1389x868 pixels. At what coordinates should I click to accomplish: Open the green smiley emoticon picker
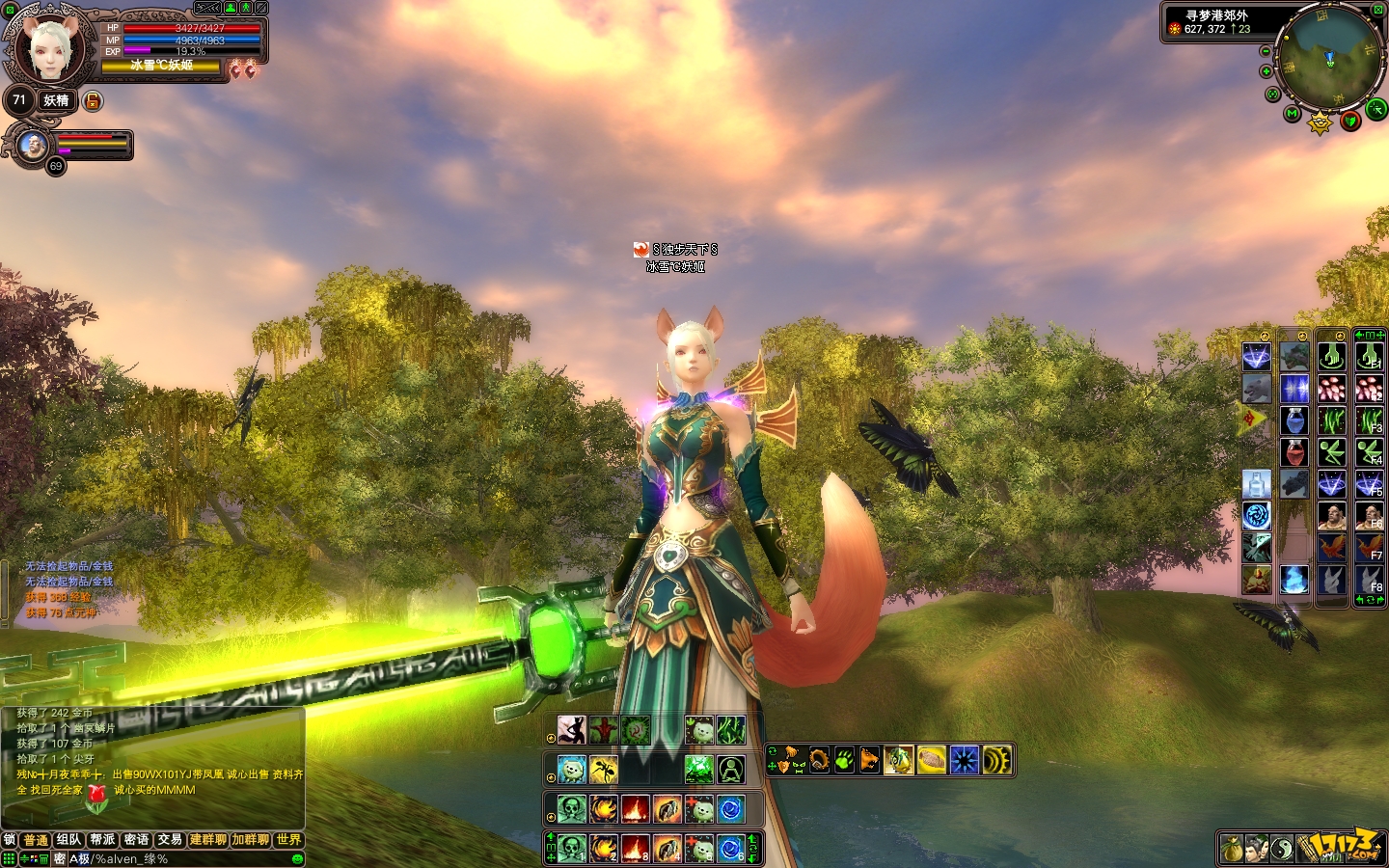click(x=297, y=858)
